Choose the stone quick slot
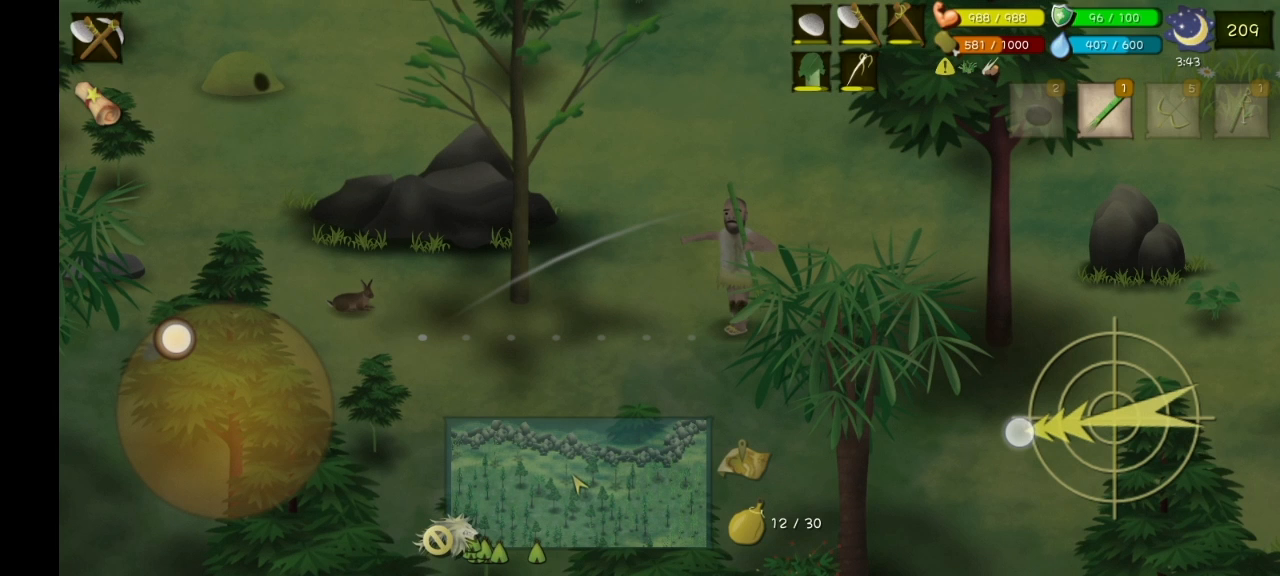 1037,110
